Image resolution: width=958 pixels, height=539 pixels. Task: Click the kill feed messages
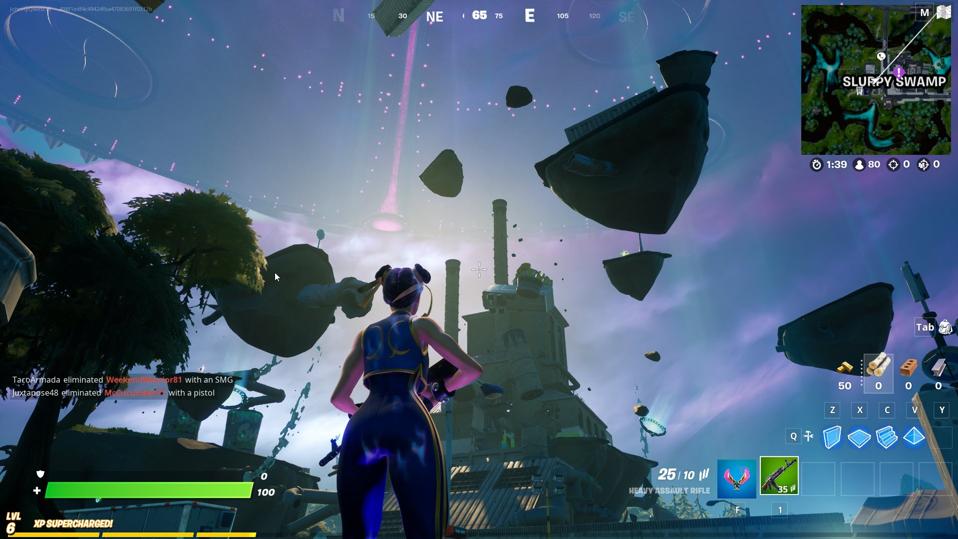point(122,386)
